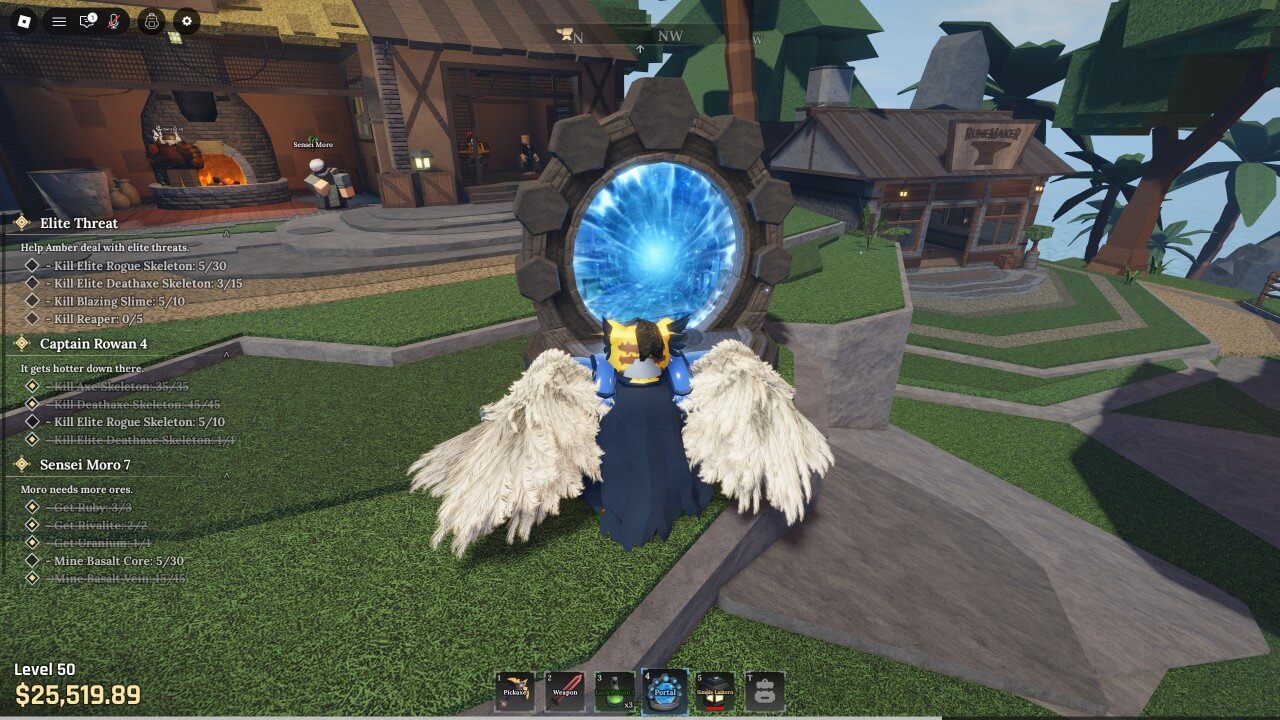1280x720 pixels.
Task: Select the Simple Lantern slot
Action: pyautogui.click(x=715, y=690)
